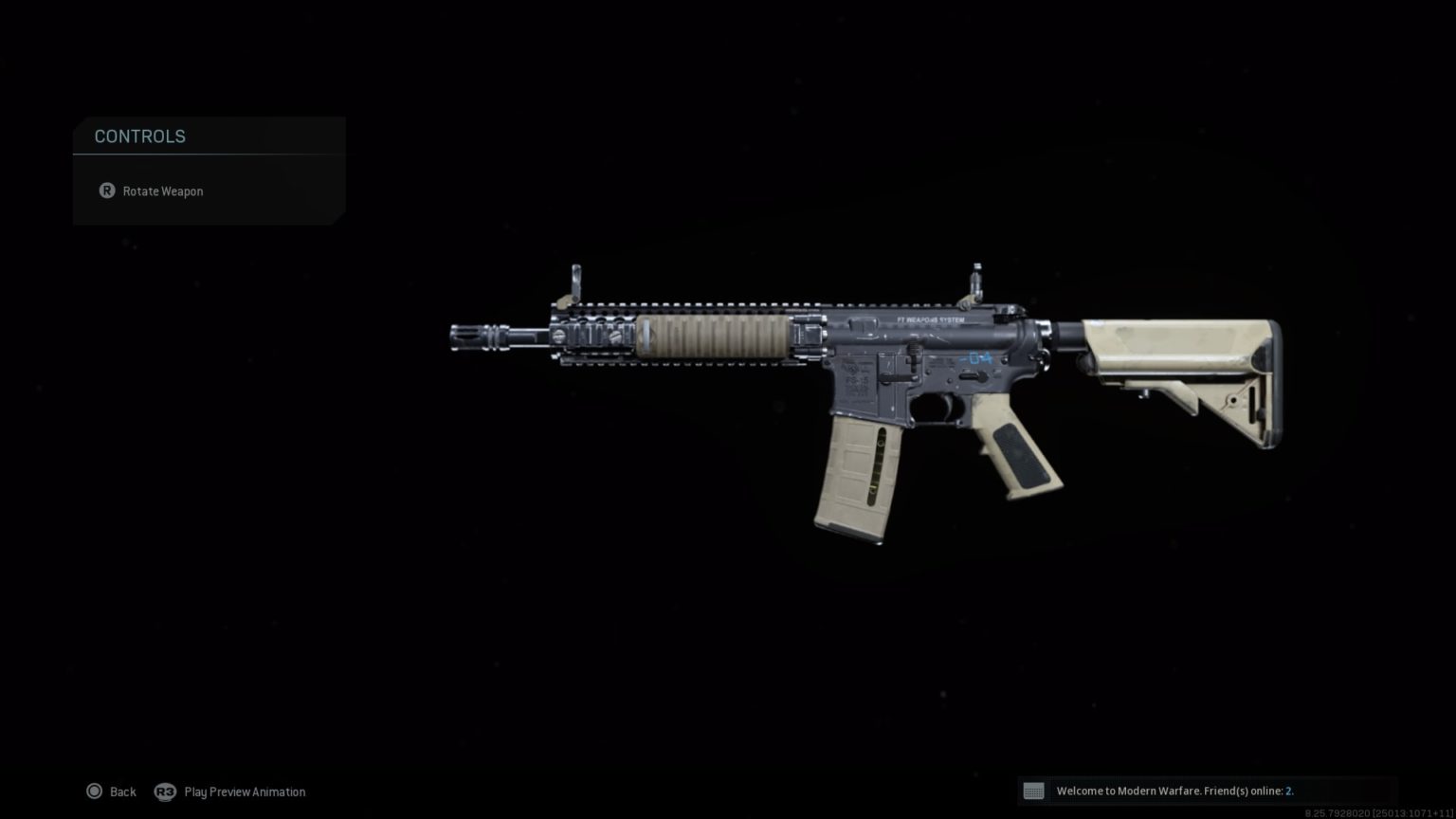Click the friends online count '2' link
Image resolution: width=1456 pixels, height=819 pixels.
[x=1289, y=791]
